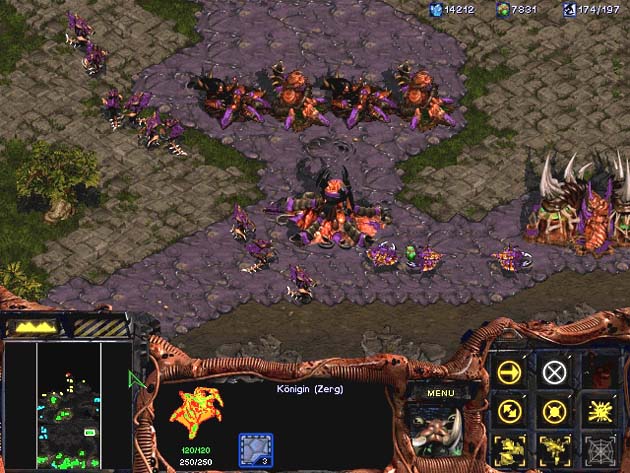Screen dimensions: 630x473
Task: Click the Stop command icon
Action: pyautogui.click(x=553, y=372)
